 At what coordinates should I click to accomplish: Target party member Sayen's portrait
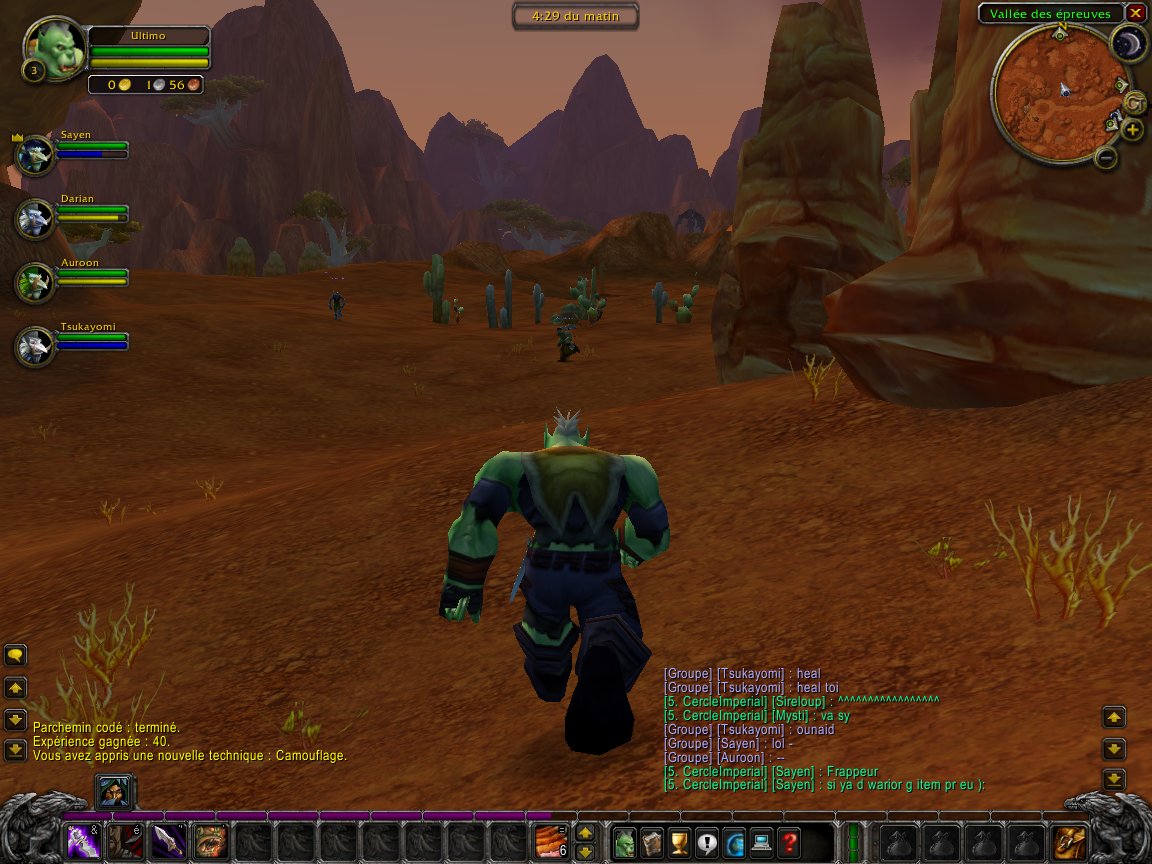pos(36,155)
